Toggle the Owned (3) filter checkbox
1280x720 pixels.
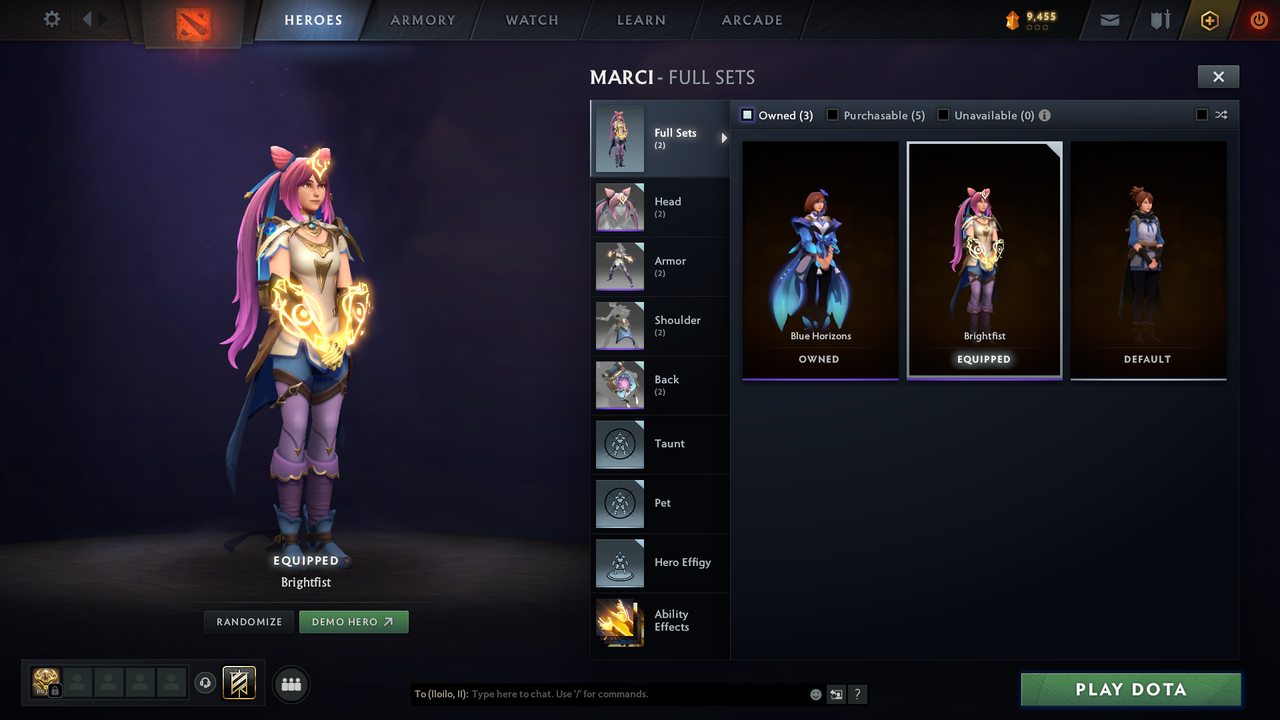click(x=746, y=115)
